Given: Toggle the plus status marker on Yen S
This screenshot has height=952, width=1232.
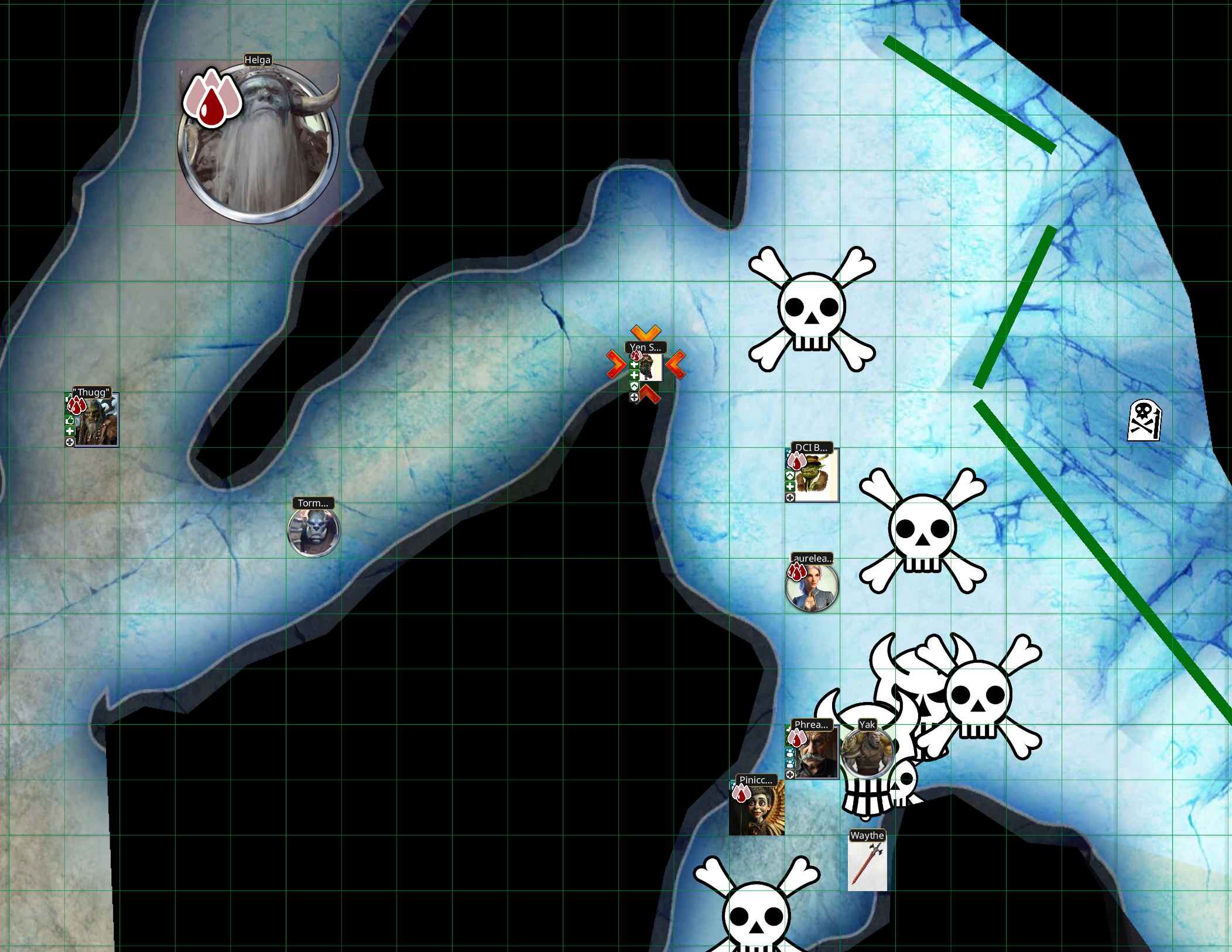Looking at the screenshot, I should click(634, 365).
